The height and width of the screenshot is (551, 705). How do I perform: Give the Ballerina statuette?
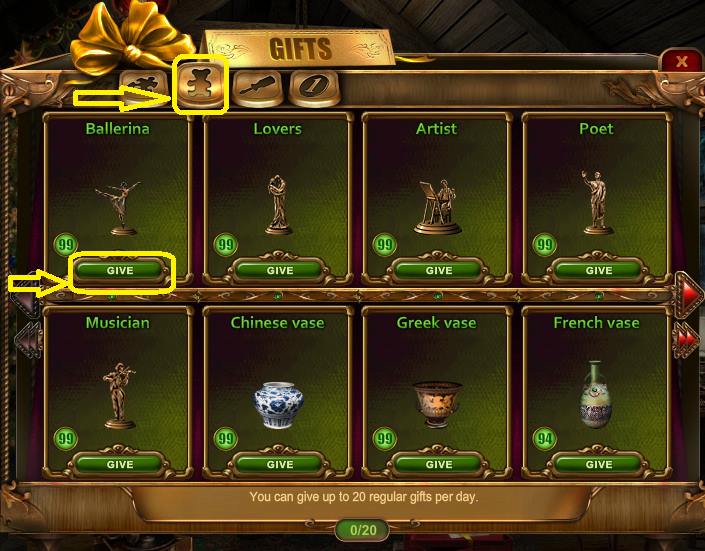[x=120, y=270]
